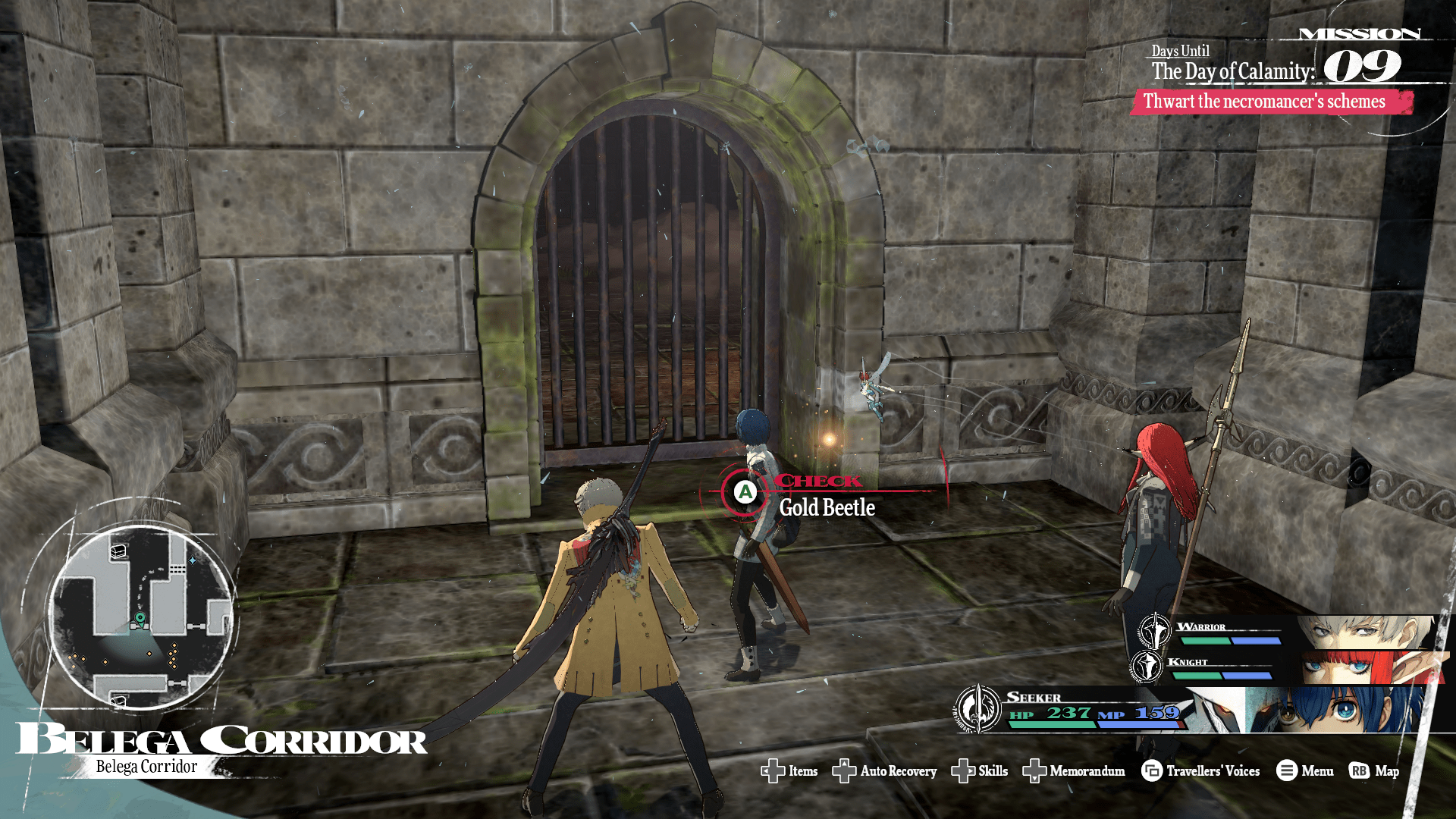Viewport: 1456px width, 819px height.
Task: Show Travellers' Voices
Action: (1200, 771)
